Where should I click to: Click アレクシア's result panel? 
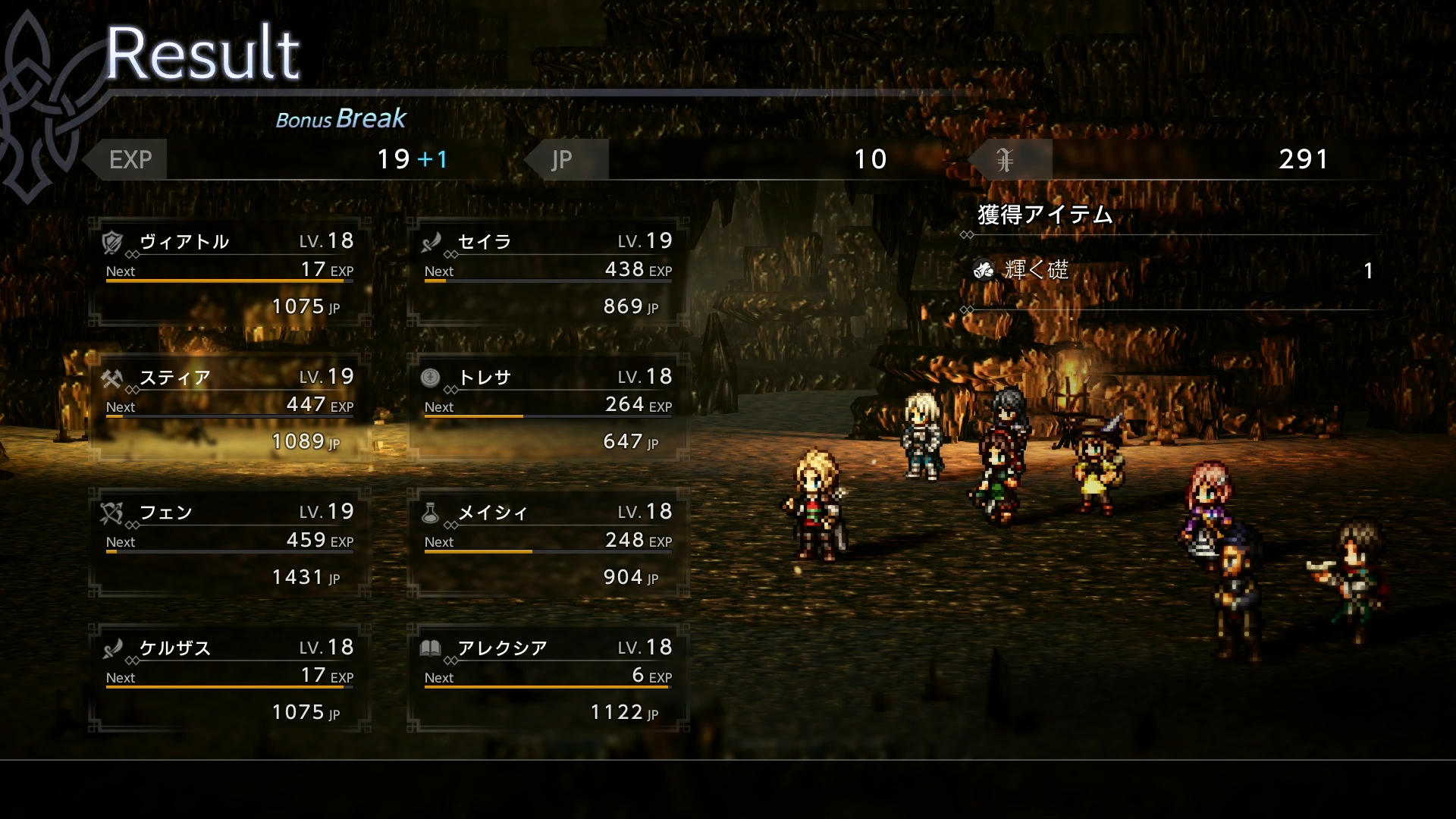548,679
